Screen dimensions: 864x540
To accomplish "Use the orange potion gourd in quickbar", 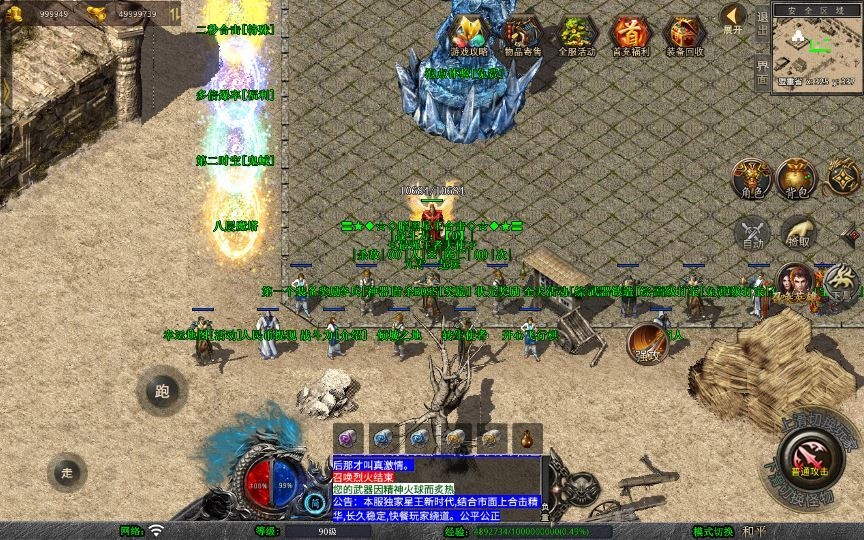I will point(526,437).
